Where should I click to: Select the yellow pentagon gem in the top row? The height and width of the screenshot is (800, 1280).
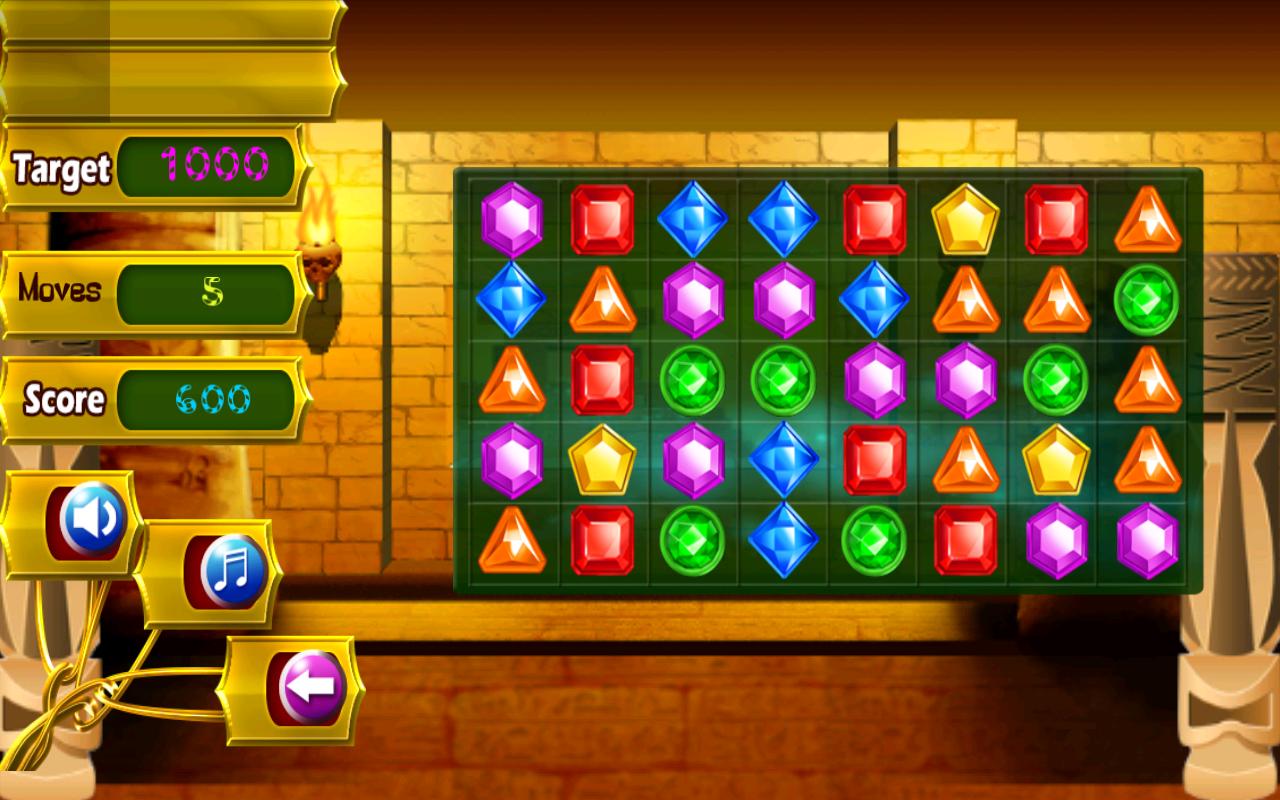963,222
